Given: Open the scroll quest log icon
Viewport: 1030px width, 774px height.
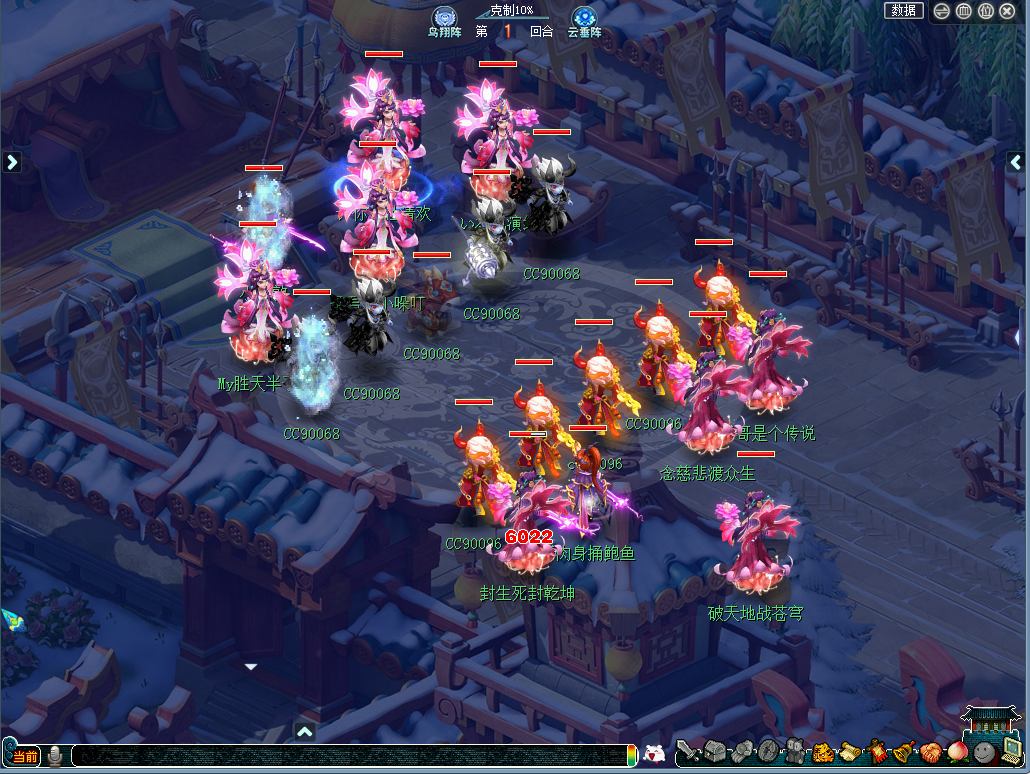Looking at the screenshot, I should [x=850, y=752].
